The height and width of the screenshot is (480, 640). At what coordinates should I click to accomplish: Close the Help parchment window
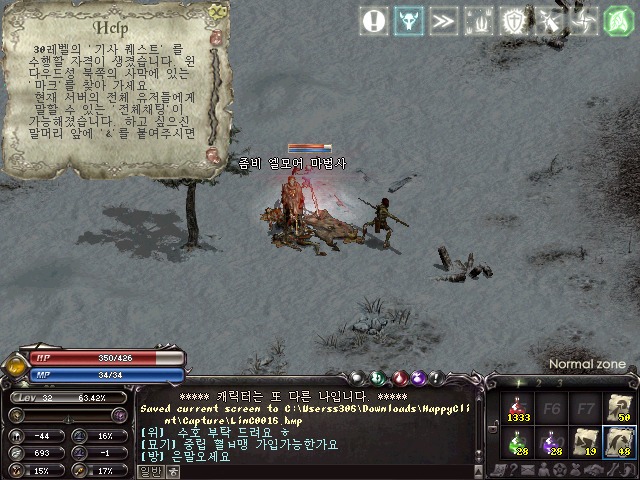click(x=219, y=12)
